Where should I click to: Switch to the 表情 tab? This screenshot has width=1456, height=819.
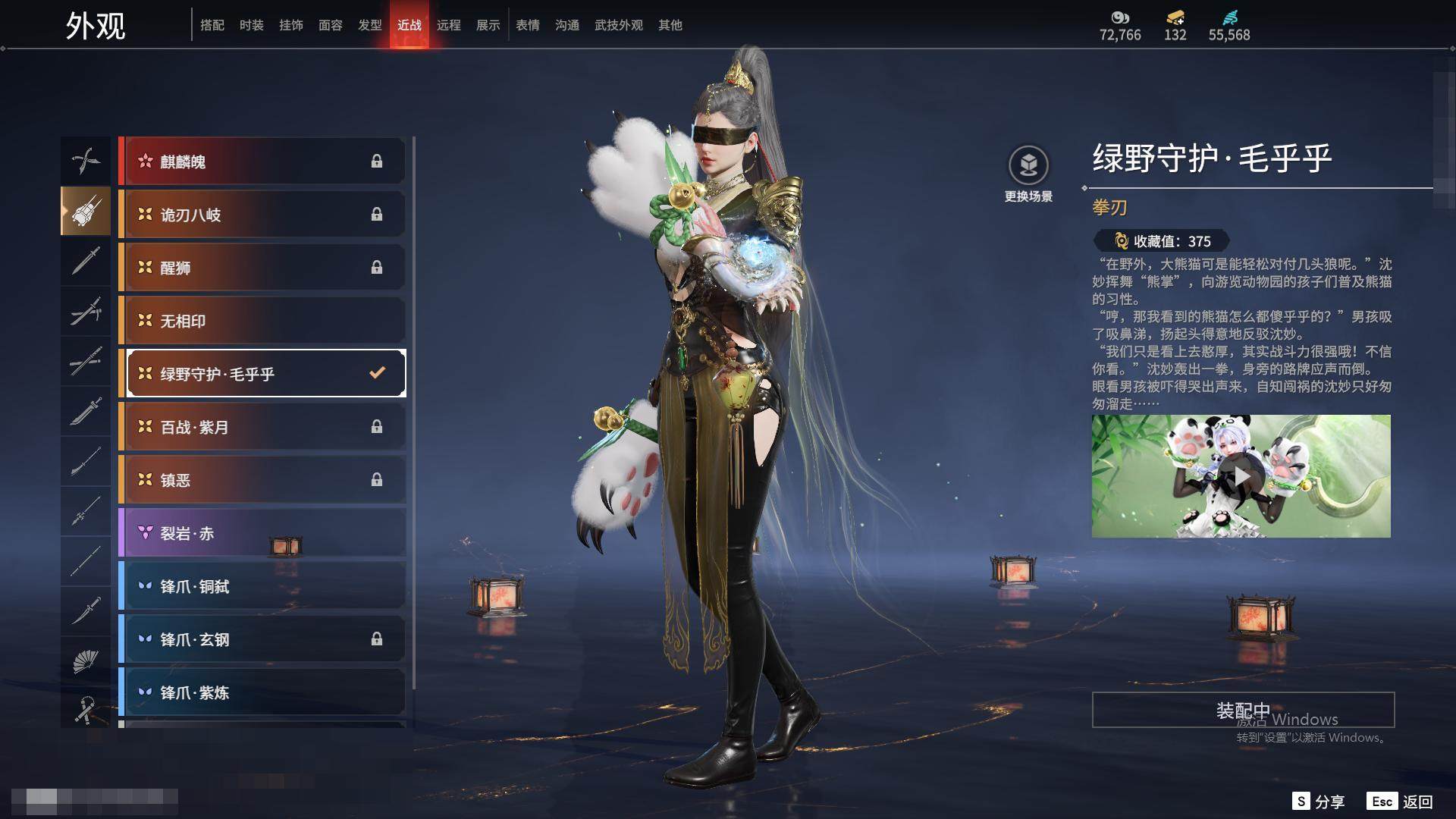pos(527,25)
